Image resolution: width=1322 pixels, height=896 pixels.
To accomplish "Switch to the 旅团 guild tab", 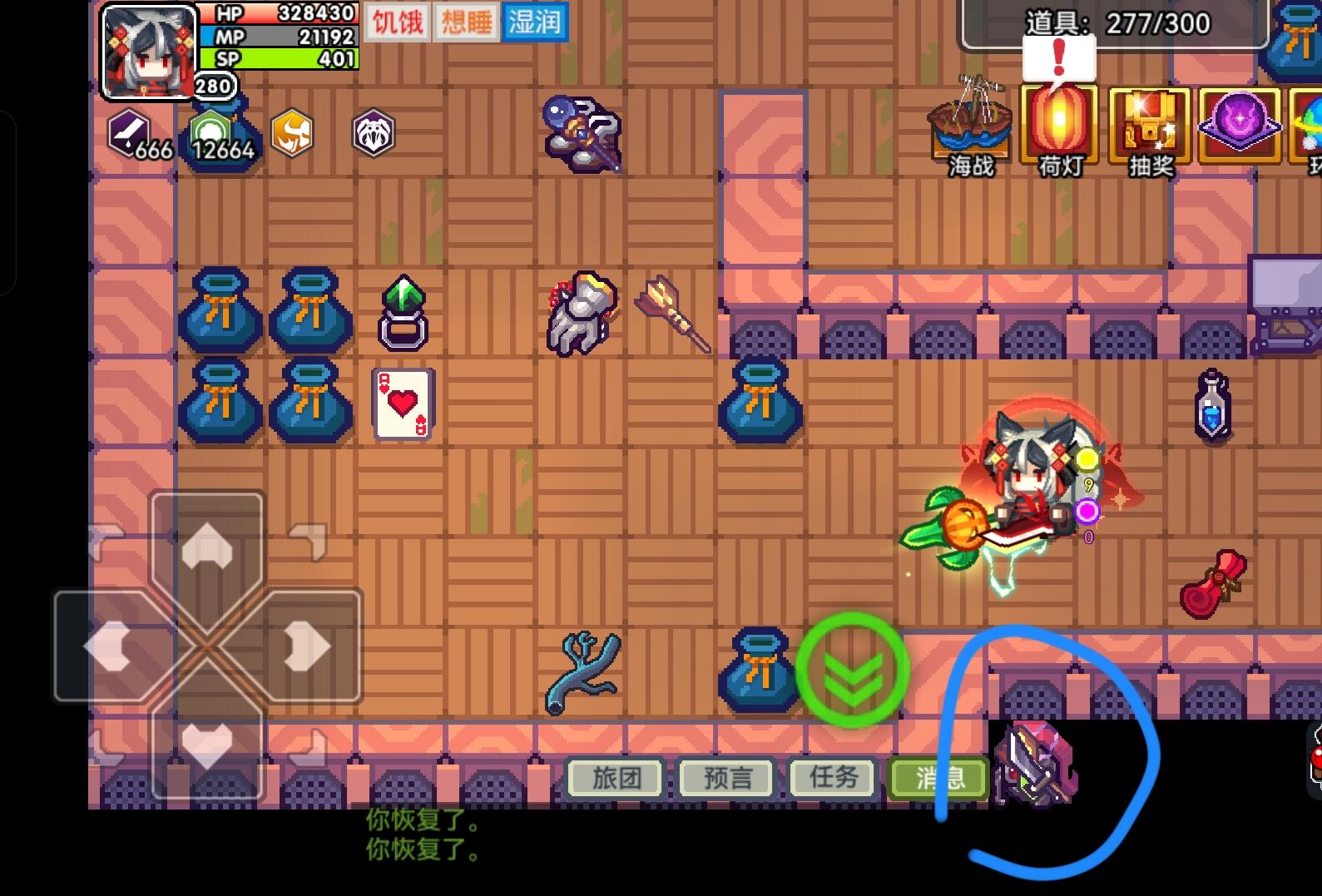I will [616, 778].
